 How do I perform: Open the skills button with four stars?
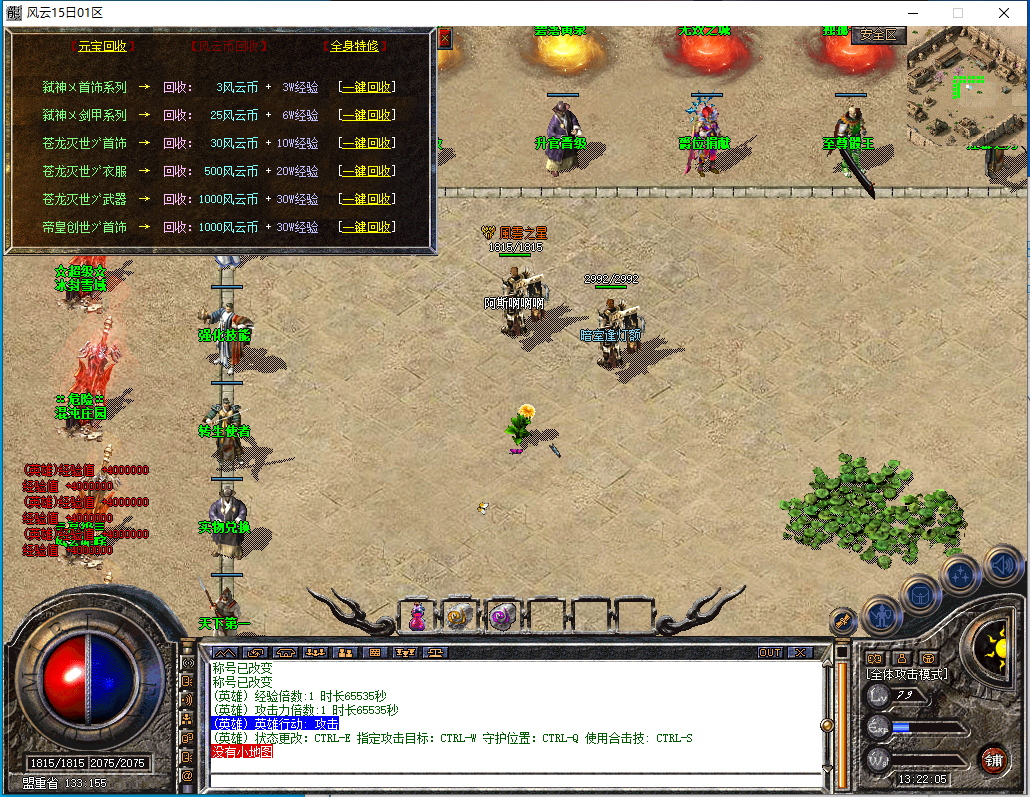[960, 574]
